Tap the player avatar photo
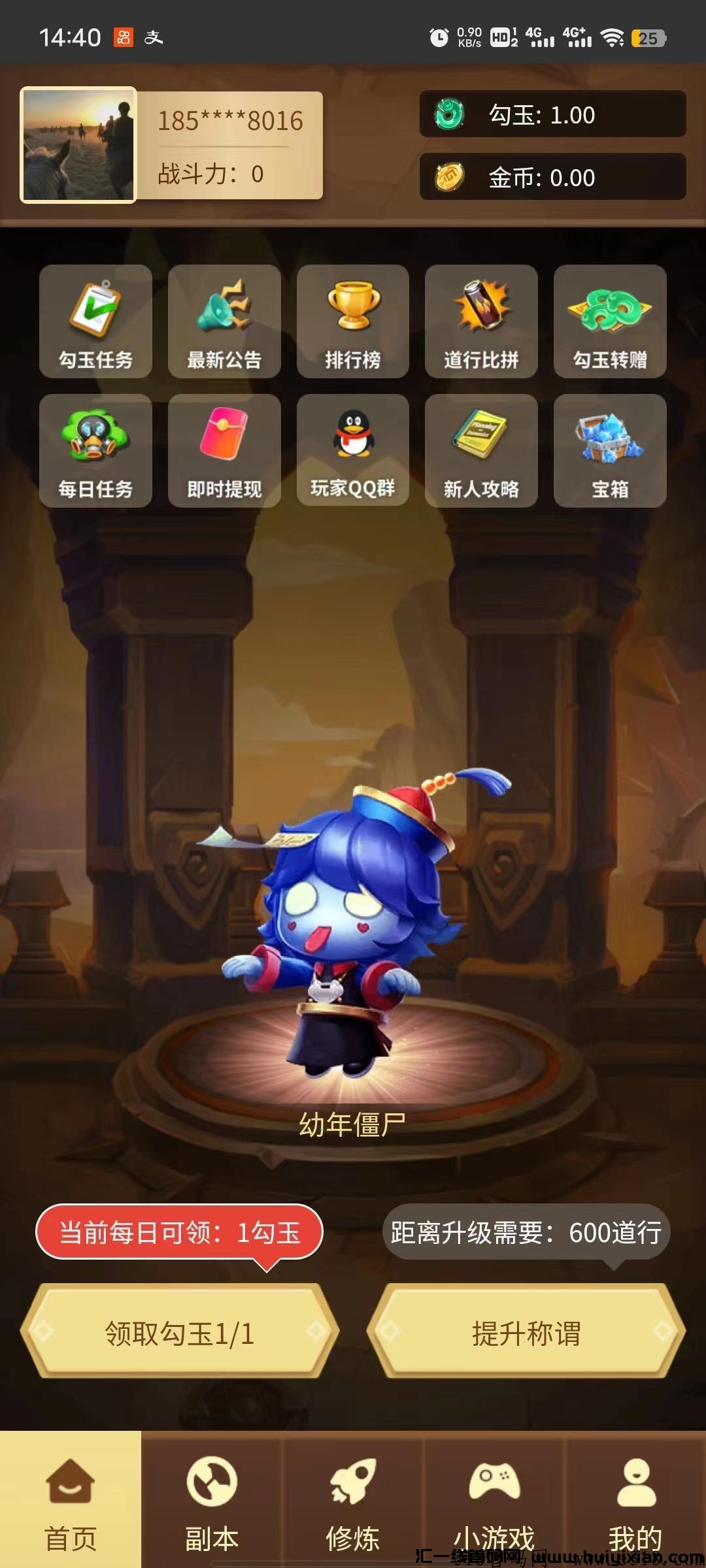Viewport: 706px width, 1568px height. [78, 145]
